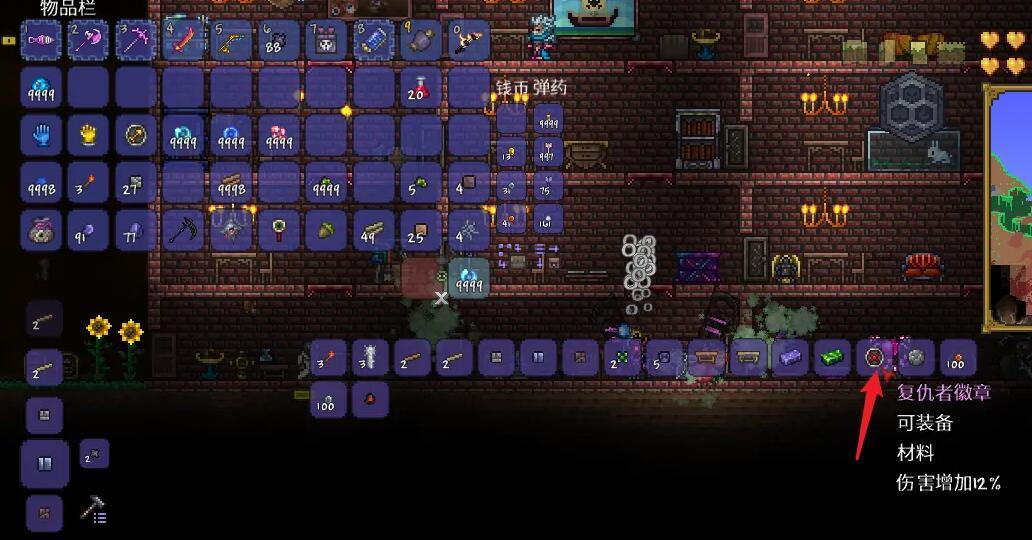Open the crafting list via the hammer icon
Screen dimensions: 1032x540
[93, 511]
